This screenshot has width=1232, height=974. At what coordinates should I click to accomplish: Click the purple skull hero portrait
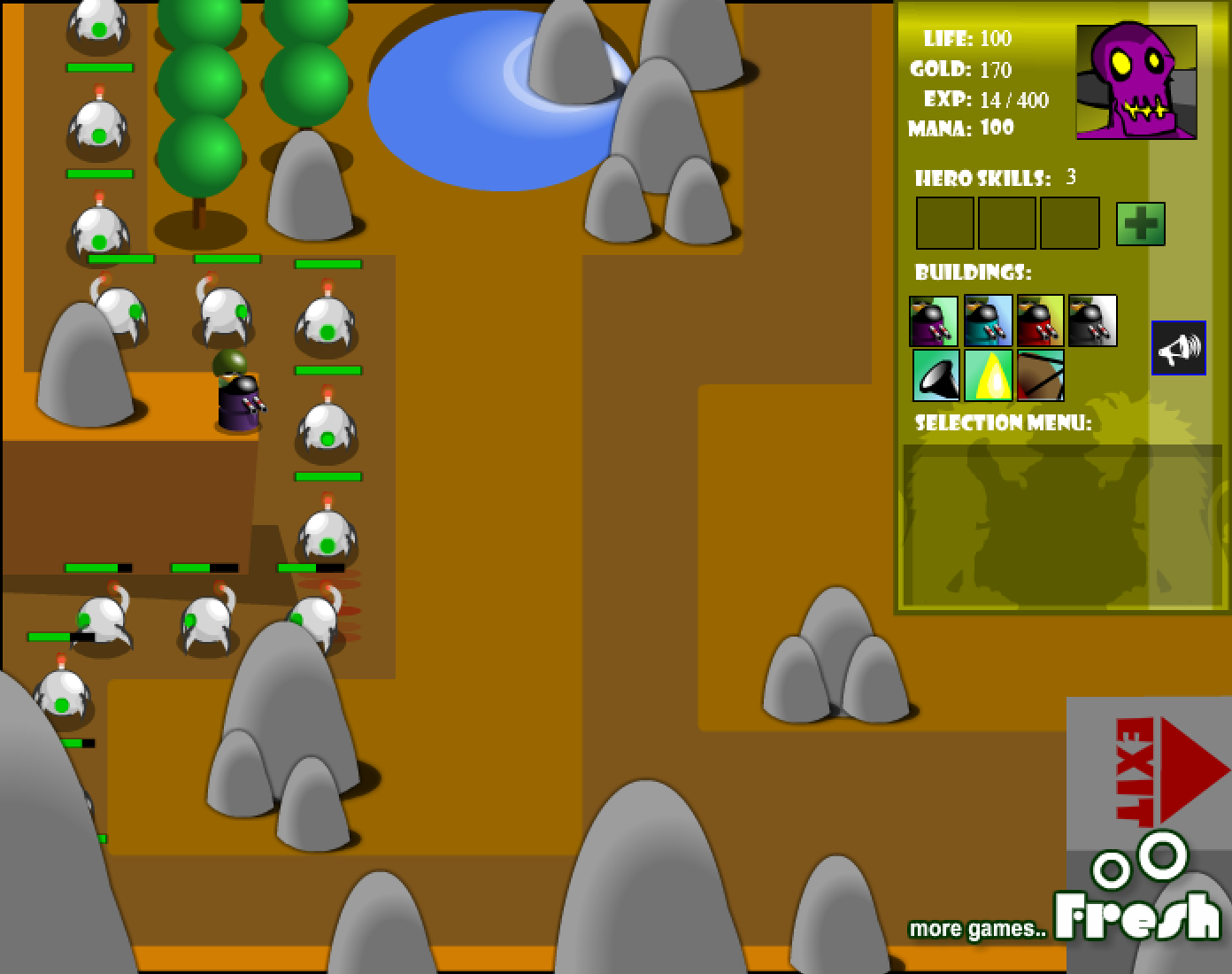1137,81
